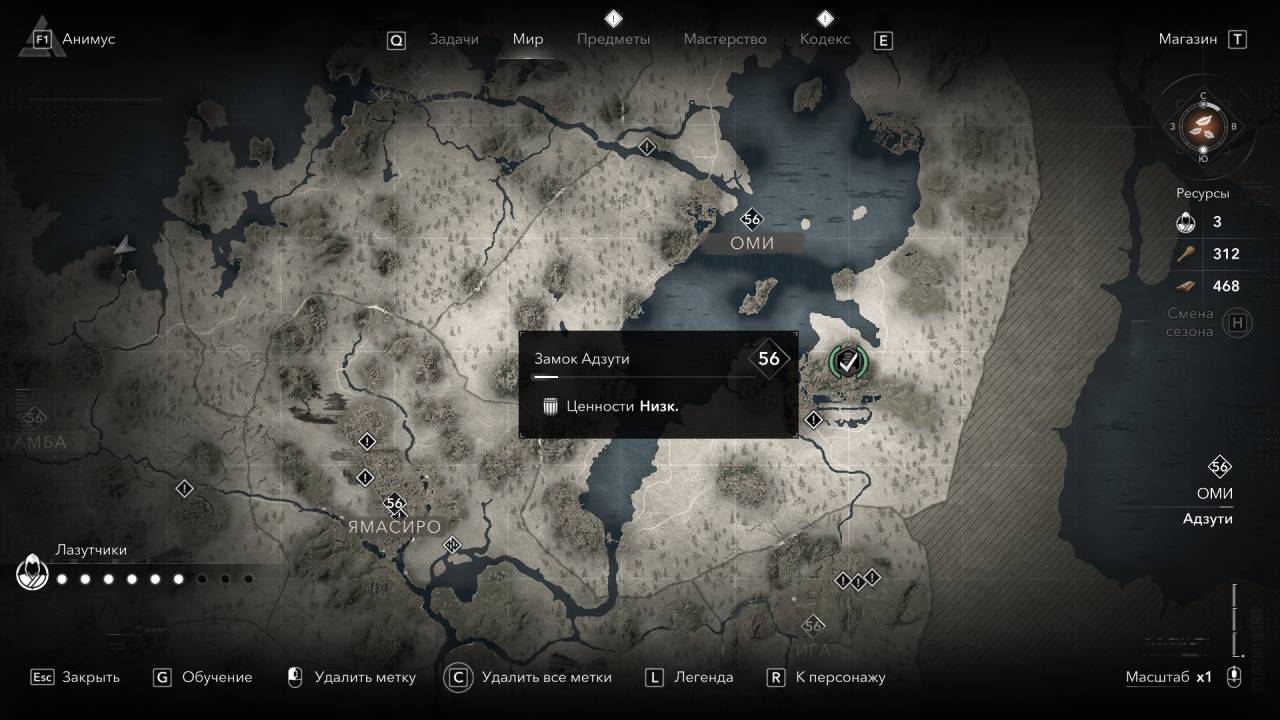Click the green checkmark castle marker

849,362
